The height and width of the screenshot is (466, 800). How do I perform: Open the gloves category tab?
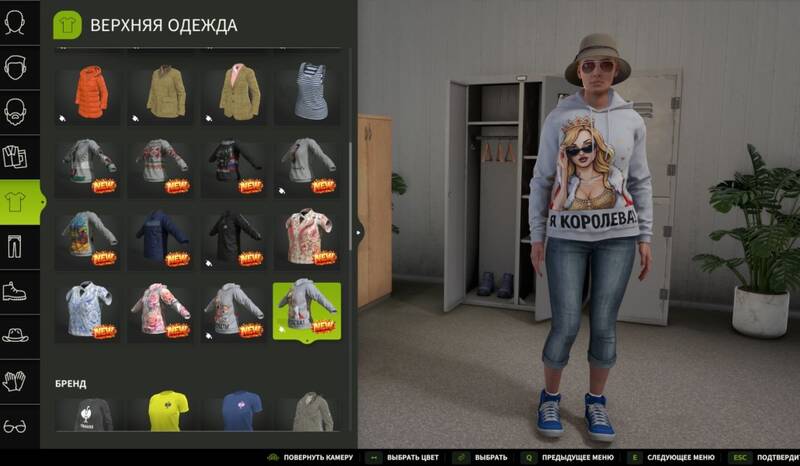click(16, 380)
